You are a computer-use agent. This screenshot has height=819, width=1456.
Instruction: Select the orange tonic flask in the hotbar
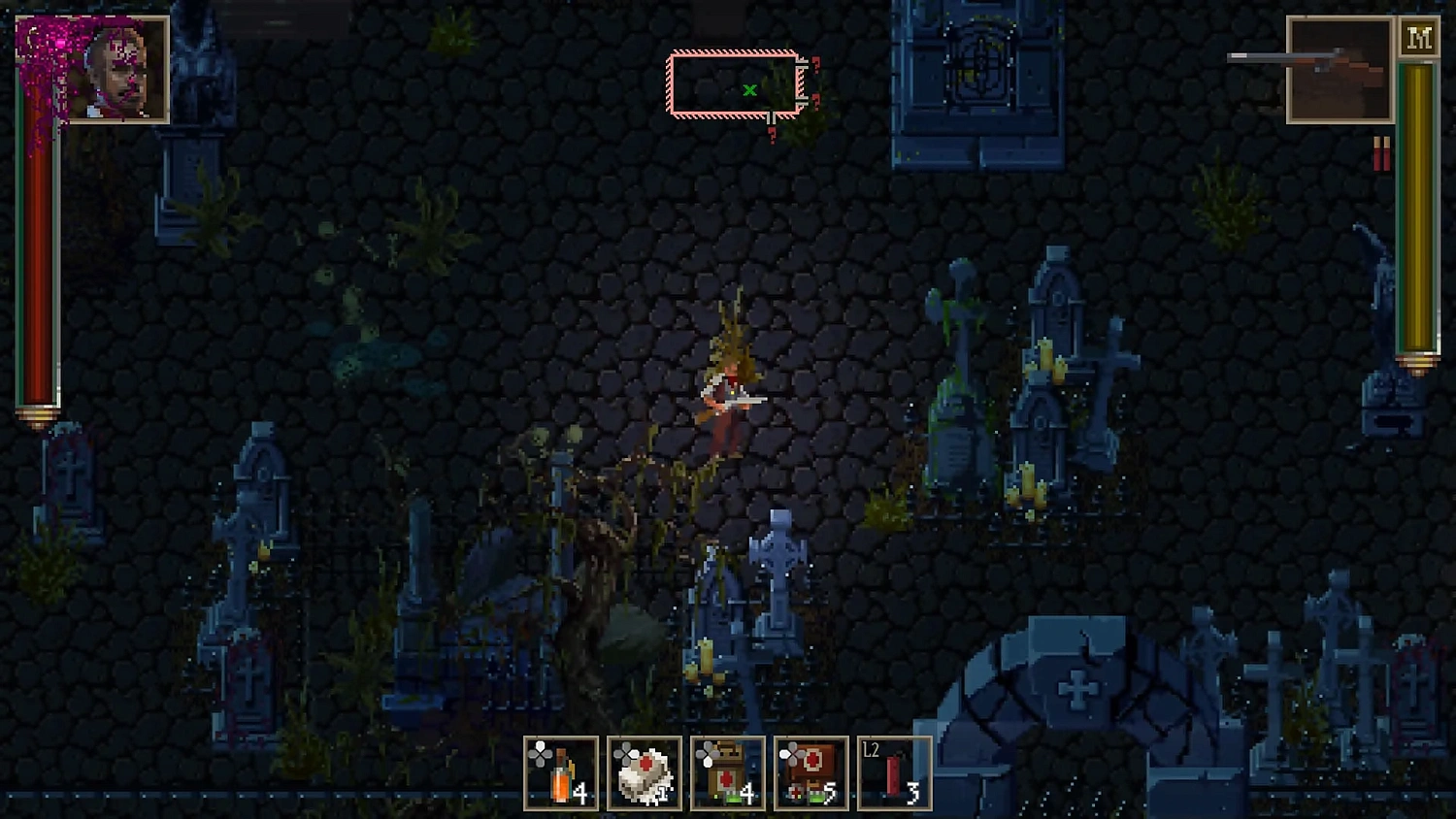point(563,771)
